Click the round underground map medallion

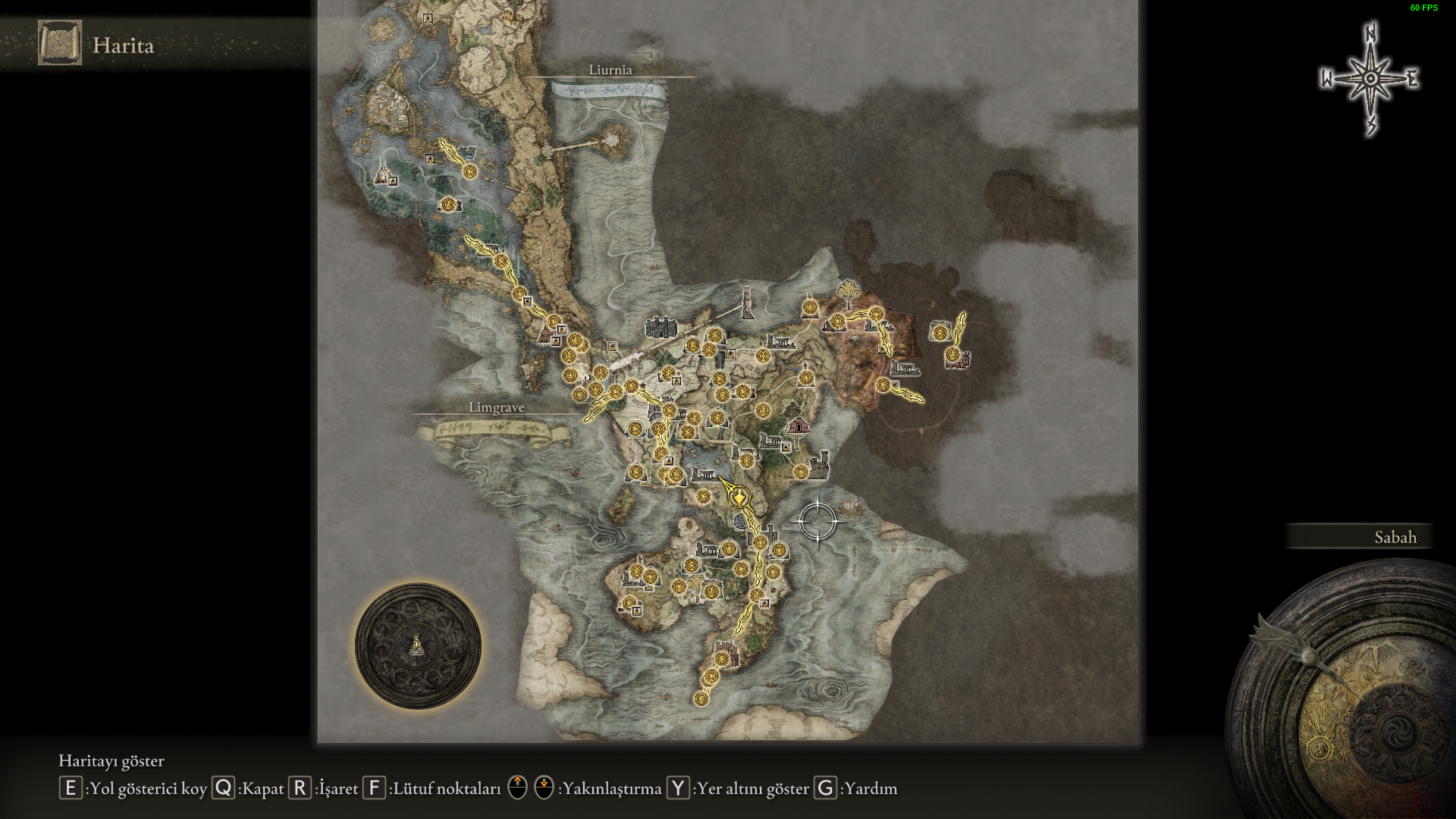pos(418,646)
